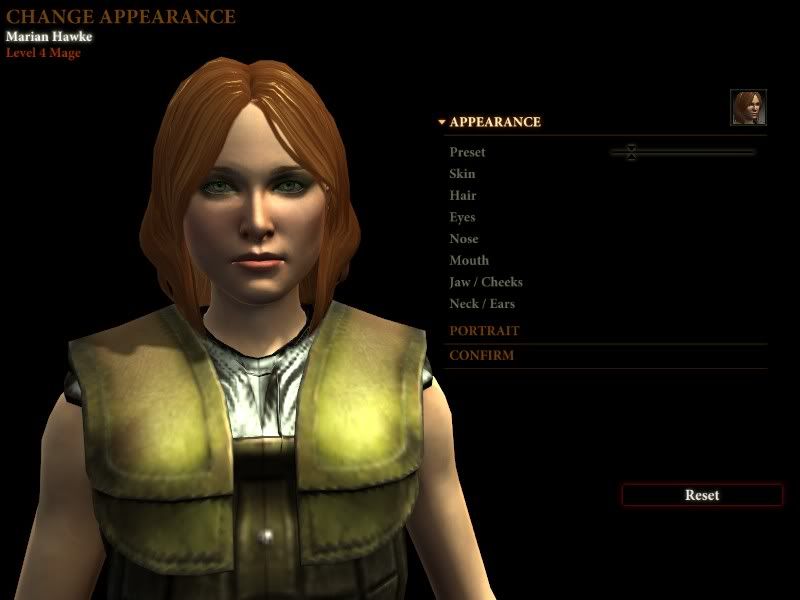This screenshot has width=800, height=600.
Task: Choose Jaw / Cheeks settings
Action: [x=486, y=282]
